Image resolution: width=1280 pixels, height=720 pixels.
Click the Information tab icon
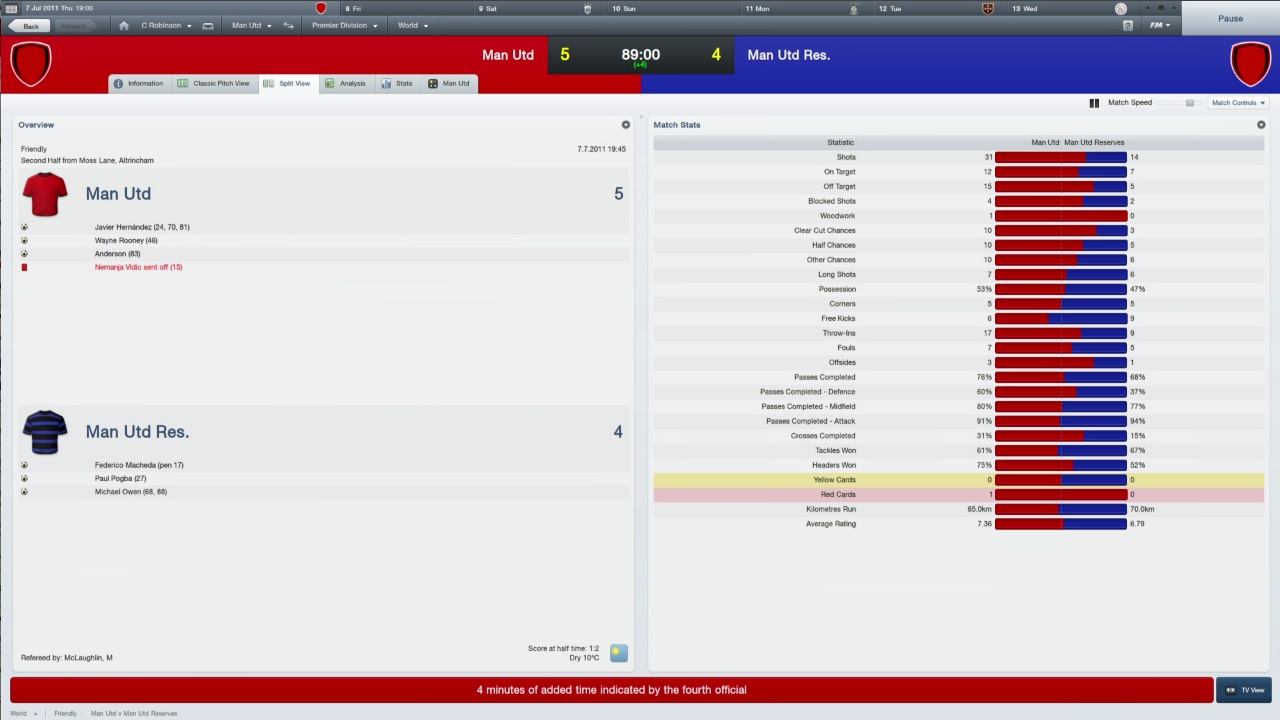tap(118, 83)
